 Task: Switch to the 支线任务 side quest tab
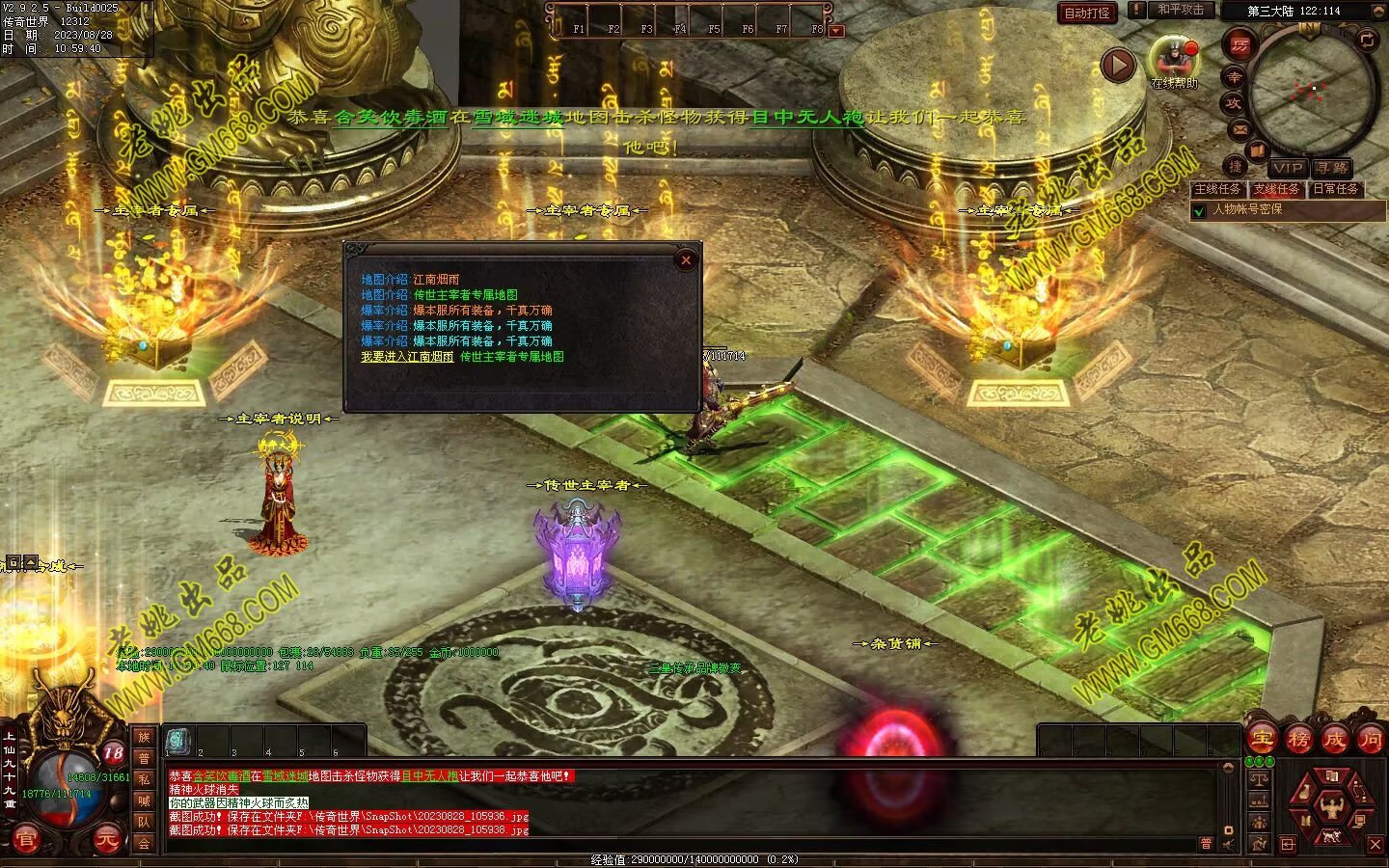pos(1276,189)
